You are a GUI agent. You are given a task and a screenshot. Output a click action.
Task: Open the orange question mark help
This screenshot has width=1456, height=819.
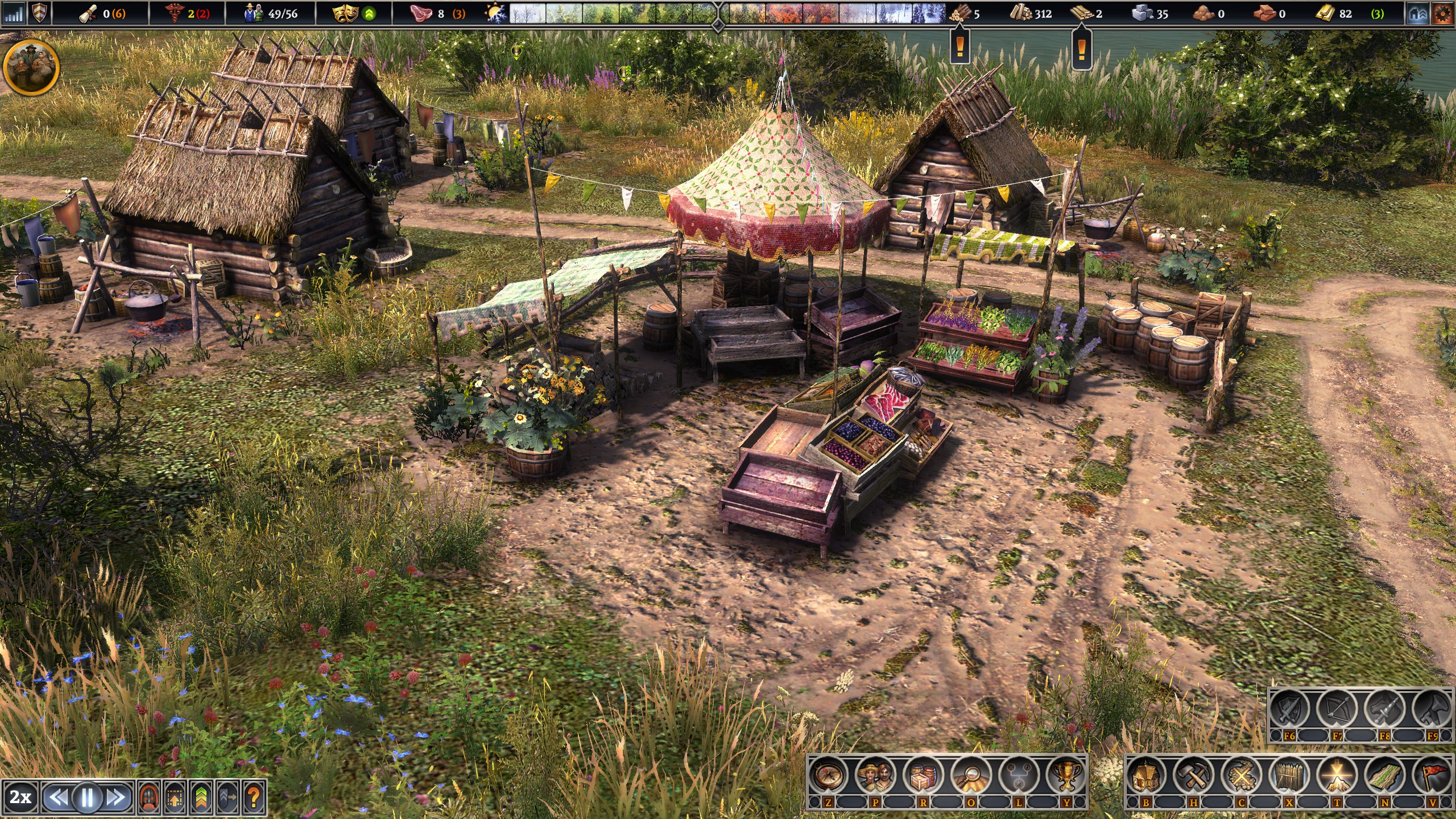[254, 797]
